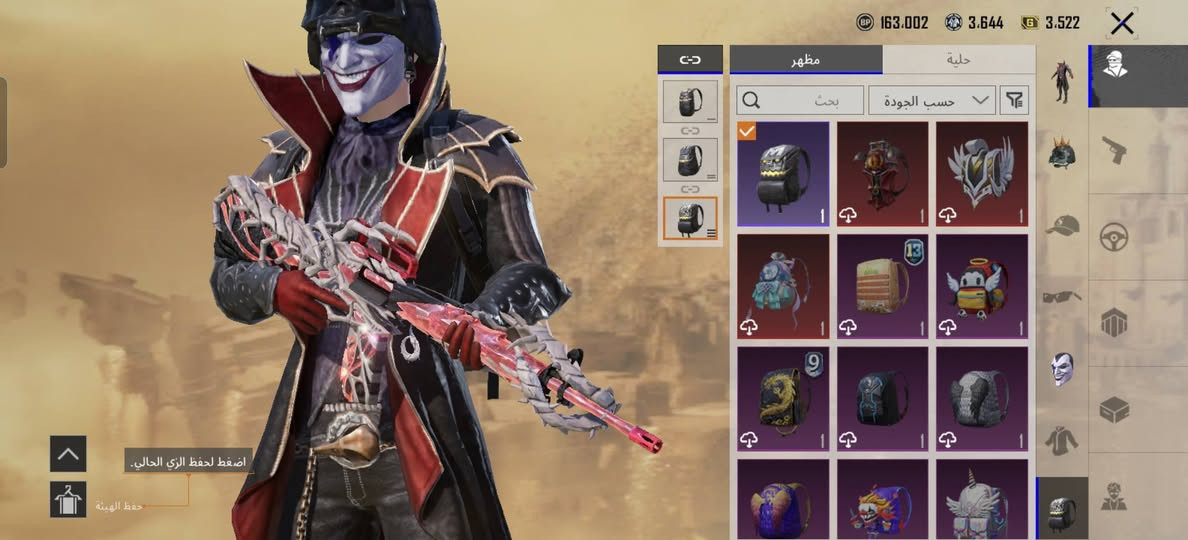Collapse the panel with the up arrow button
Image resolution: width=1188 pixels, height=540 pixels.
68,454
